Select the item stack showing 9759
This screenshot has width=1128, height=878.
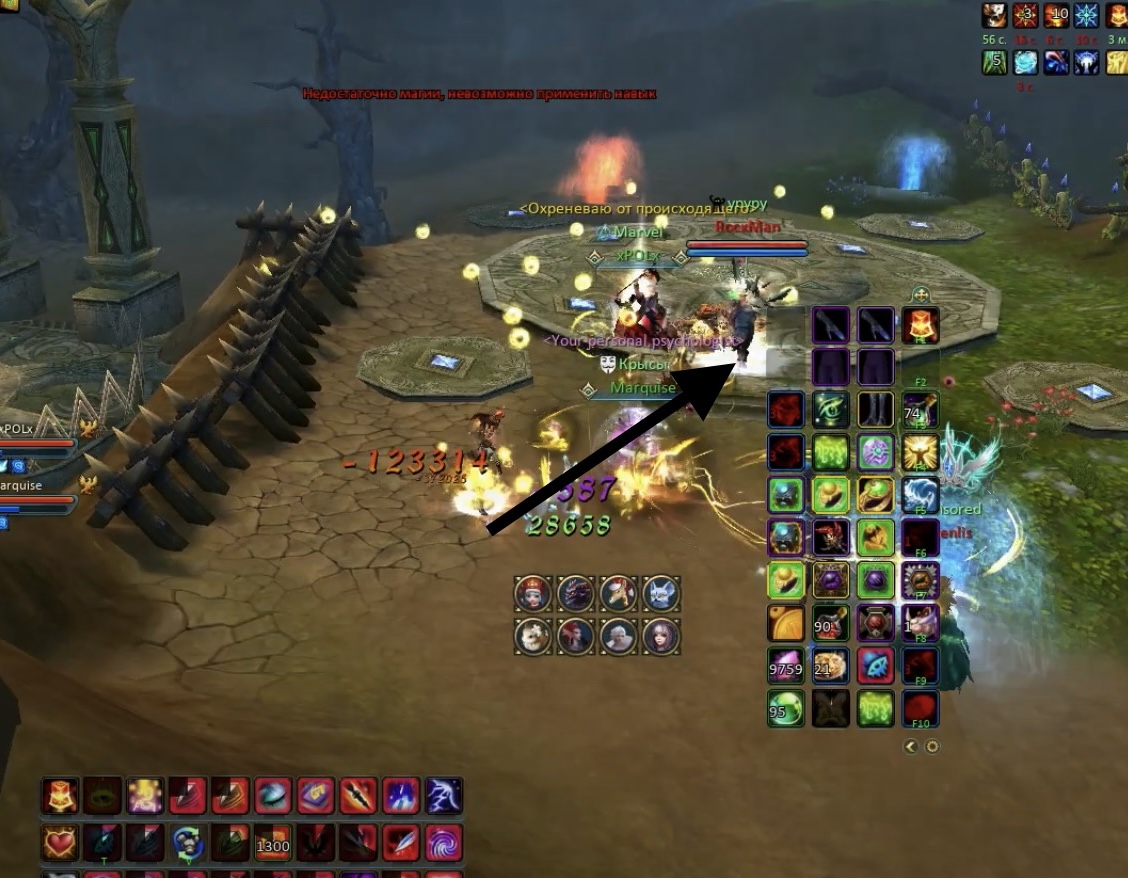click(786, 665)
